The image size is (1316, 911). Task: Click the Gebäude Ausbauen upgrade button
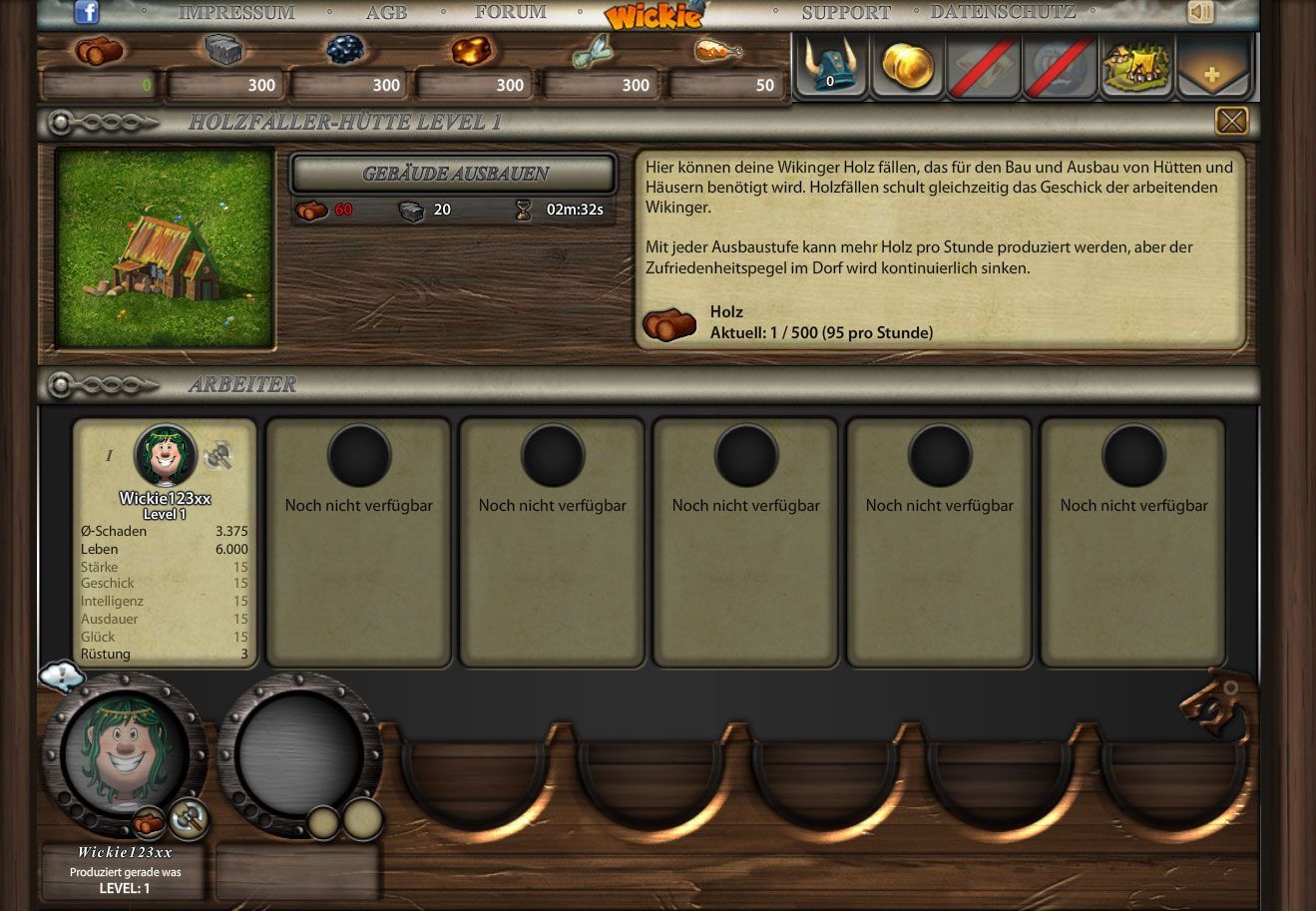[453, 174]
